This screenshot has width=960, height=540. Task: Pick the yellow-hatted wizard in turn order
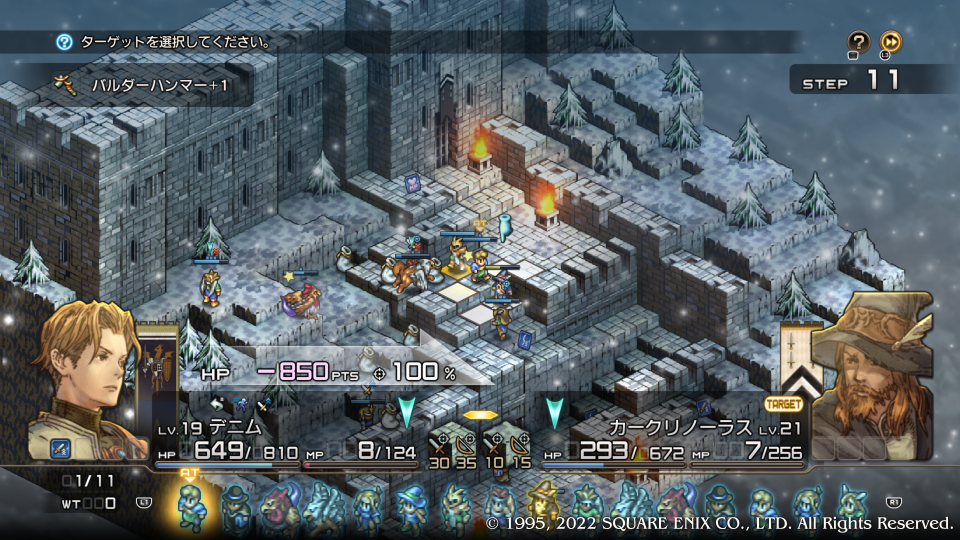click(544, 504)
